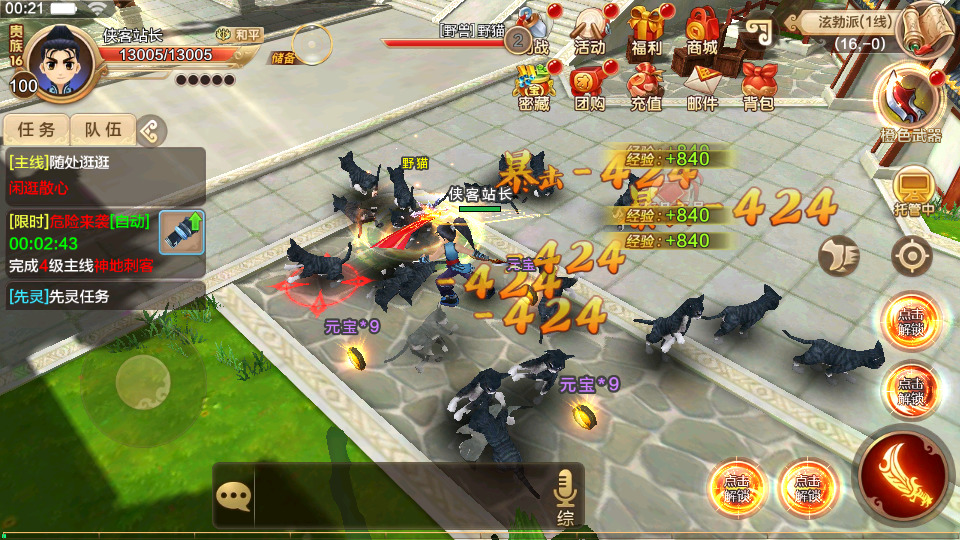Viewport: 960px width, 540px height.
Task: Switch to the 任务 (Quests) tab
Action: pyautogui.click(x=37, y=129)
